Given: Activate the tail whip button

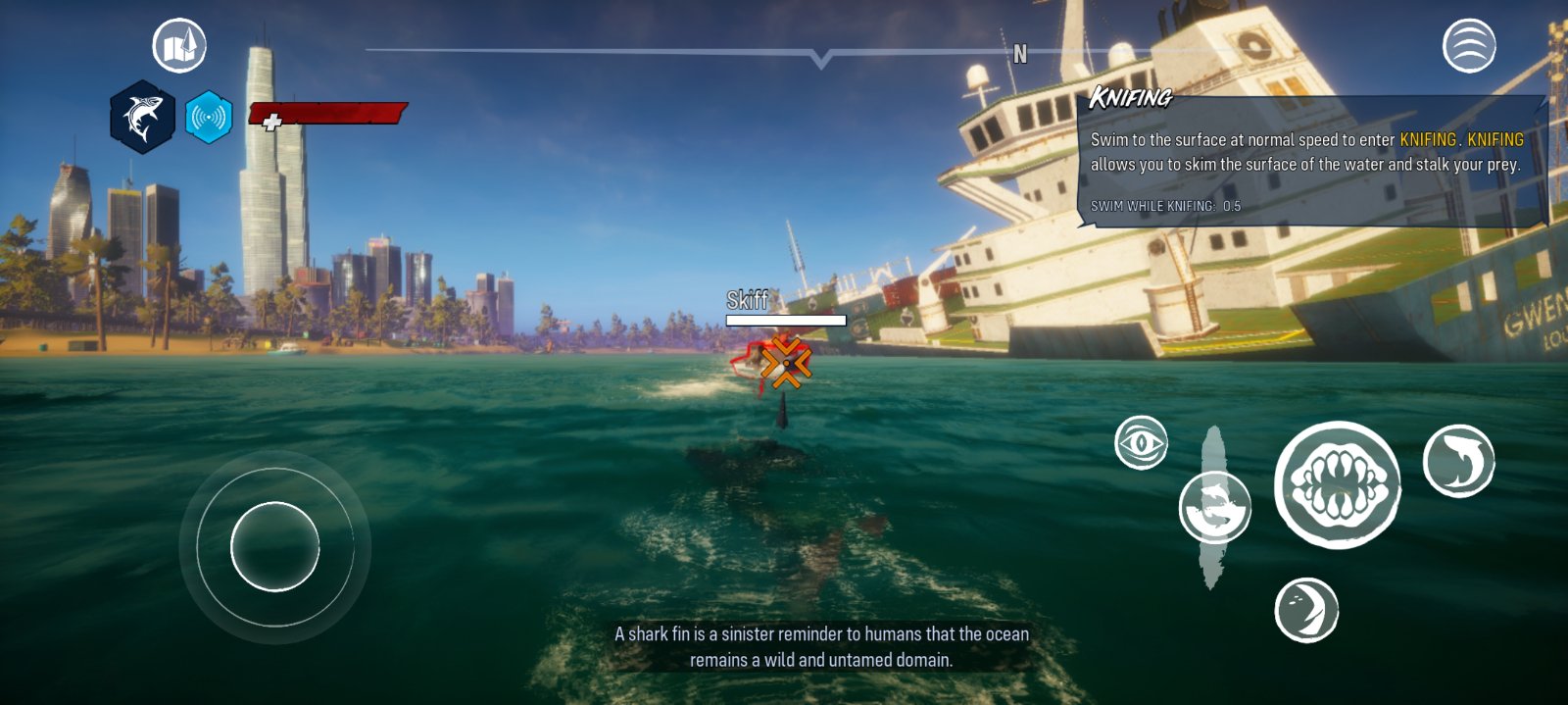Looking at the screenshot, I should 1306,610.
